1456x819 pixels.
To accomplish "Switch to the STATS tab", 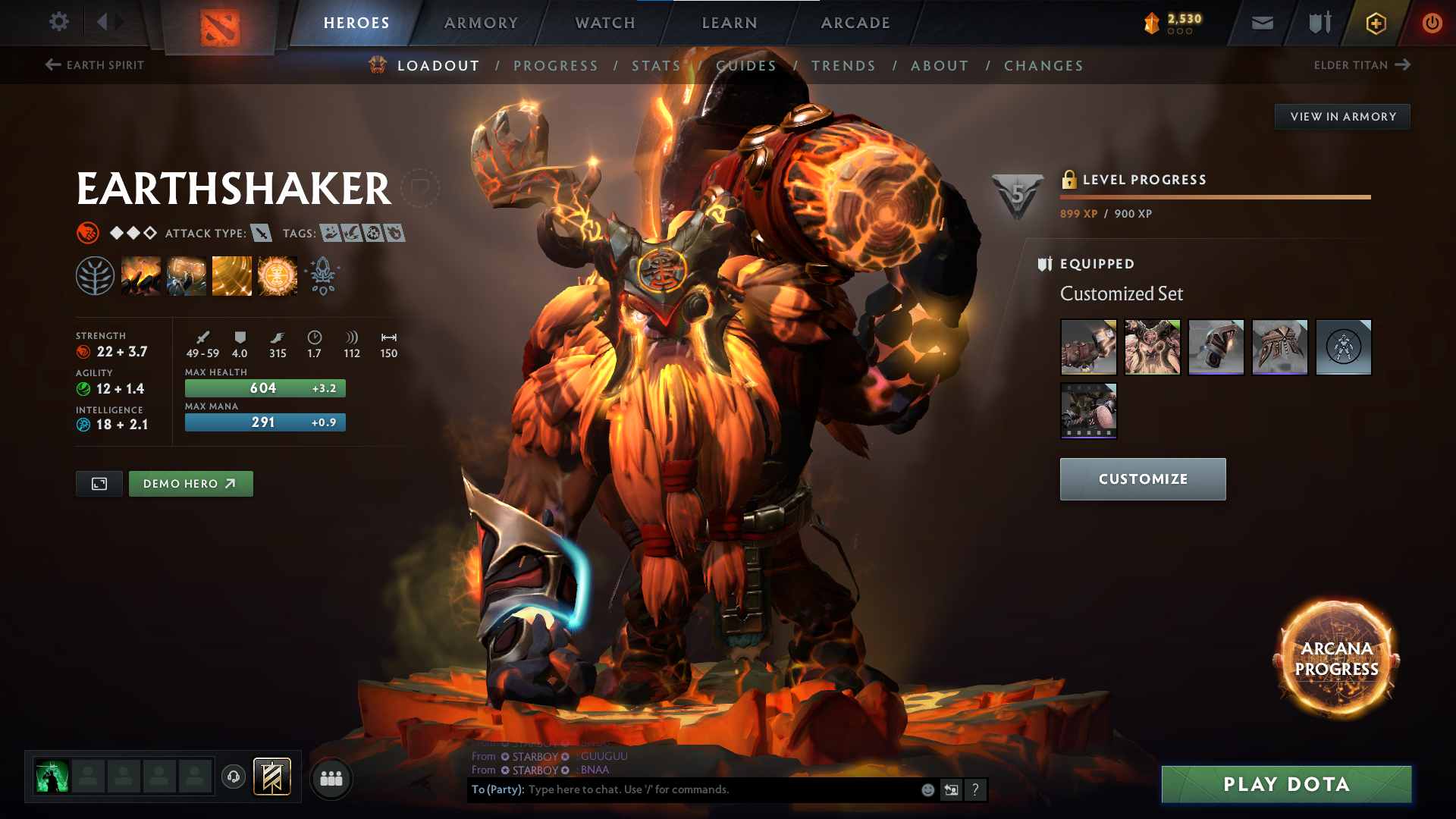I will (657, 66).
